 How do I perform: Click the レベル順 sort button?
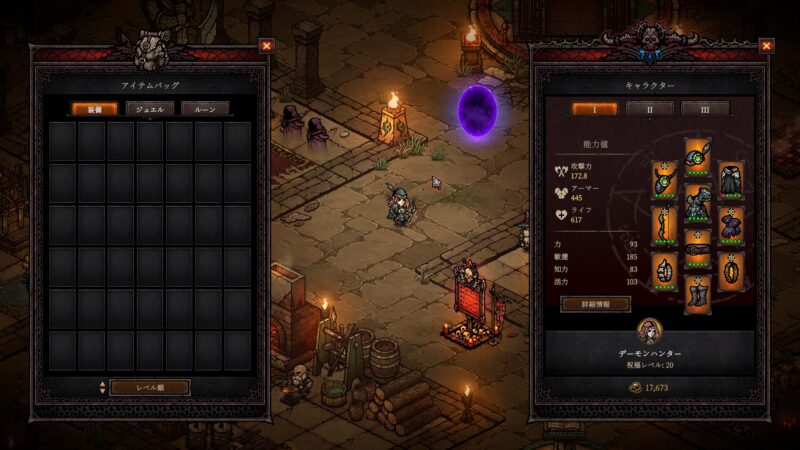[x=150, y=386]
